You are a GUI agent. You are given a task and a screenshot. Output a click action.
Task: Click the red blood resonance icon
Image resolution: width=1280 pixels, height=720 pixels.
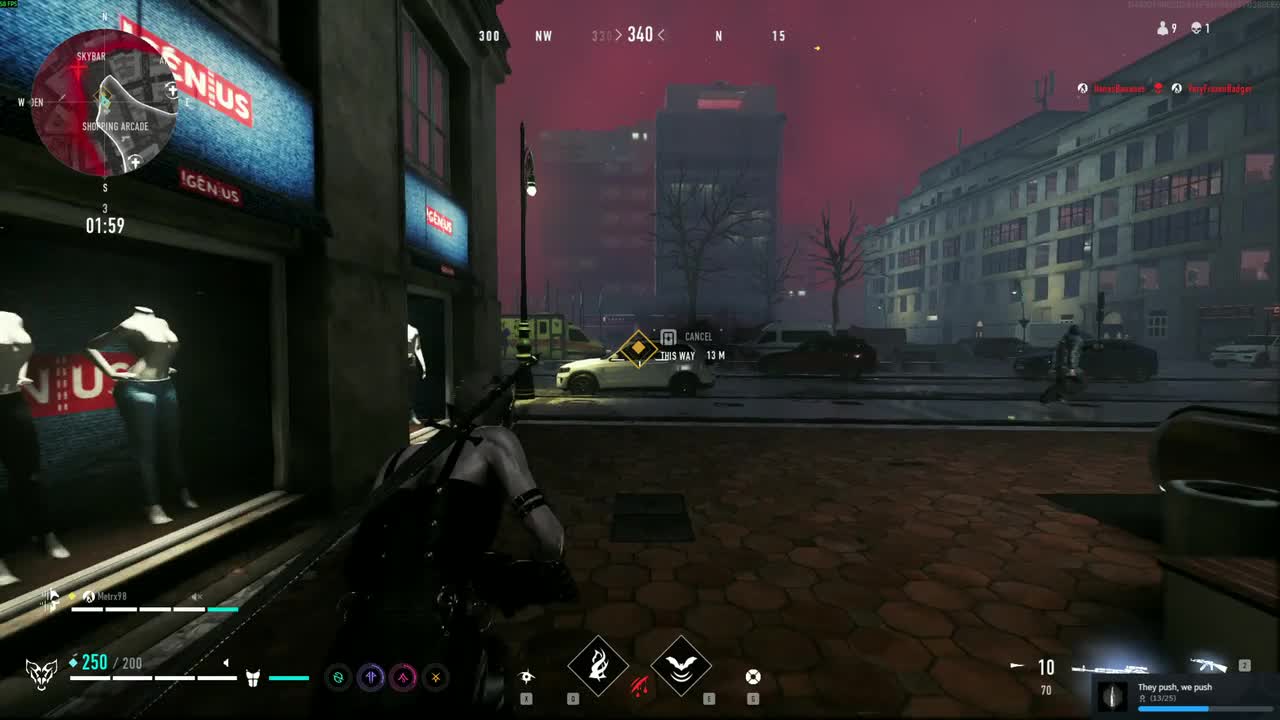640,686
